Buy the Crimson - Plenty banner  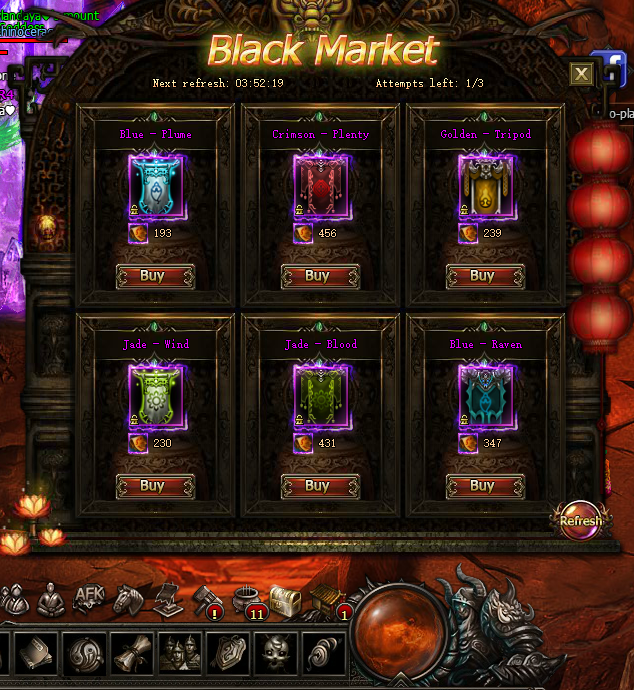pyautogui.click(x=320, y=276)
